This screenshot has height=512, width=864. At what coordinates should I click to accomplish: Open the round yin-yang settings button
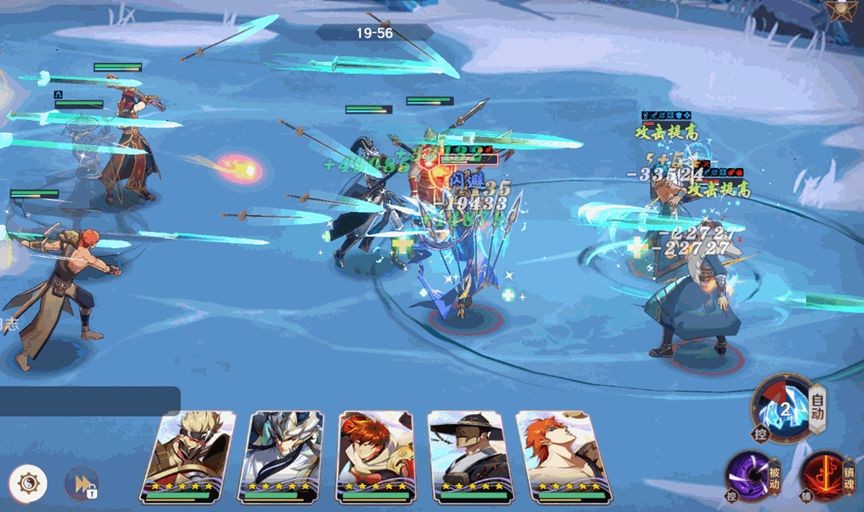pyautogui.click(x=28, y=484)
